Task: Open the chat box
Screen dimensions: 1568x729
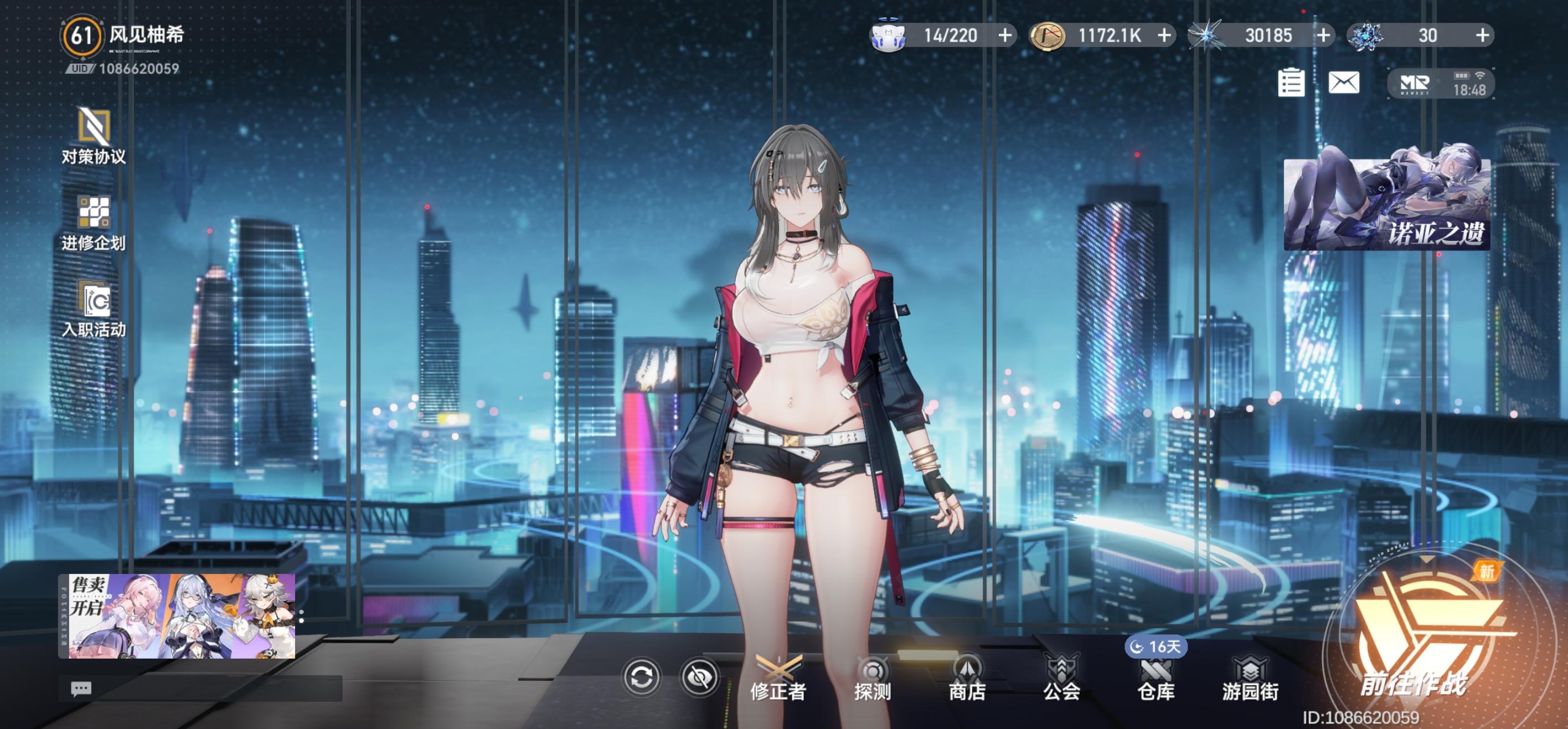Action: (x=81, y=688)
